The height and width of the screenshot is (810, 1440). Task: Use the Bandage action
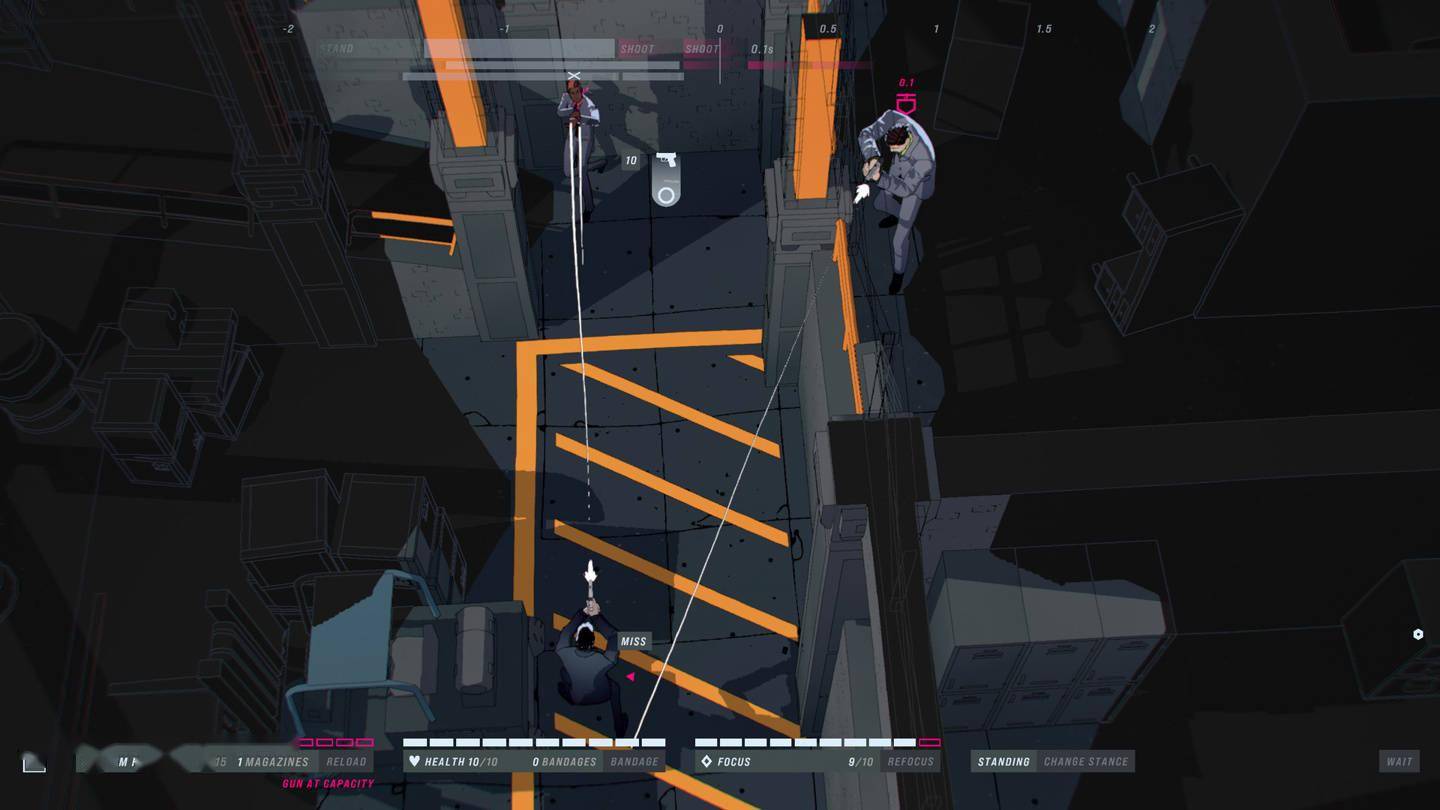point(634,762)
